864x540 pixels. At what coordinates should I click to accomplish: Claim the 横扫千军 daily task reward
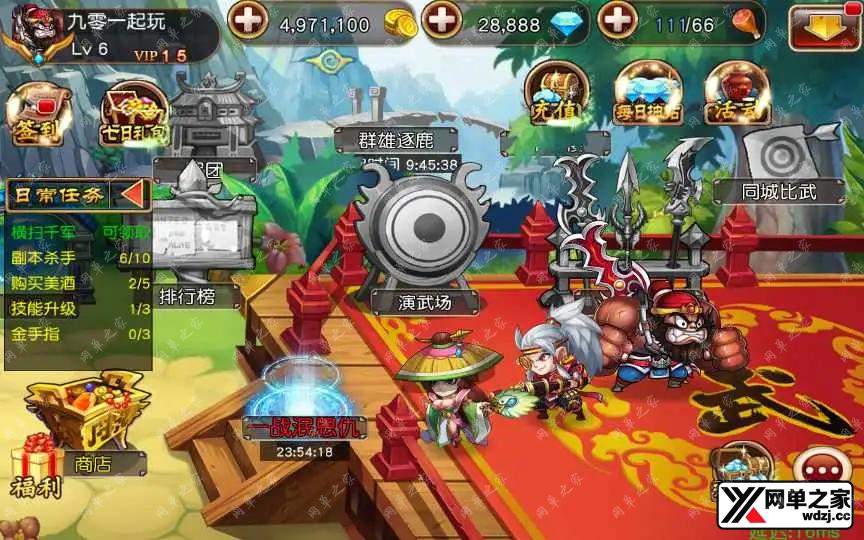point(125,232)
